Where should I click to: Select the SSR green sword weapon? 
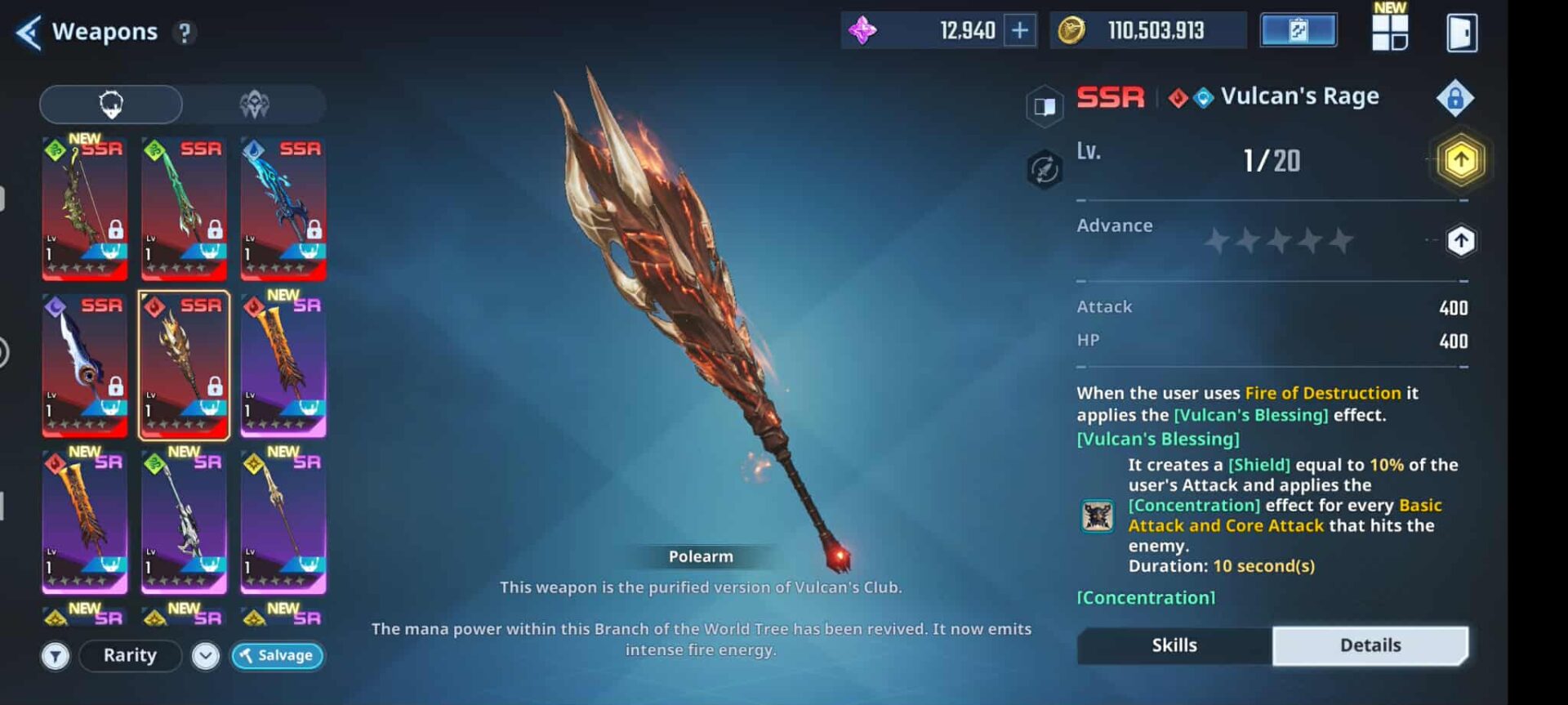click(x=185, y=208)
